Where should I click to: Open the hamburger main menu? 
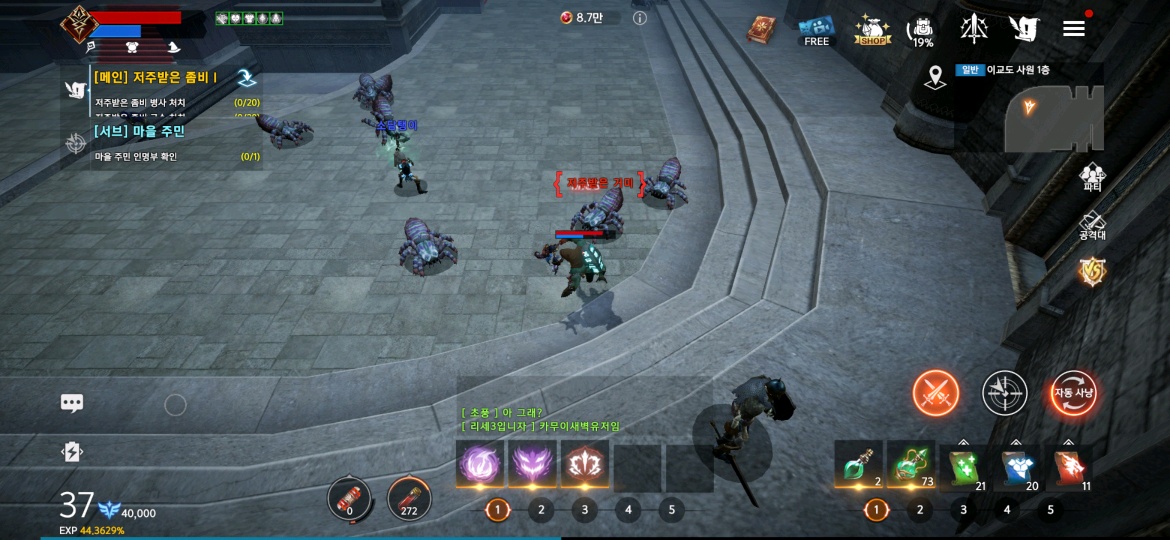click(x=1074, y=29)
